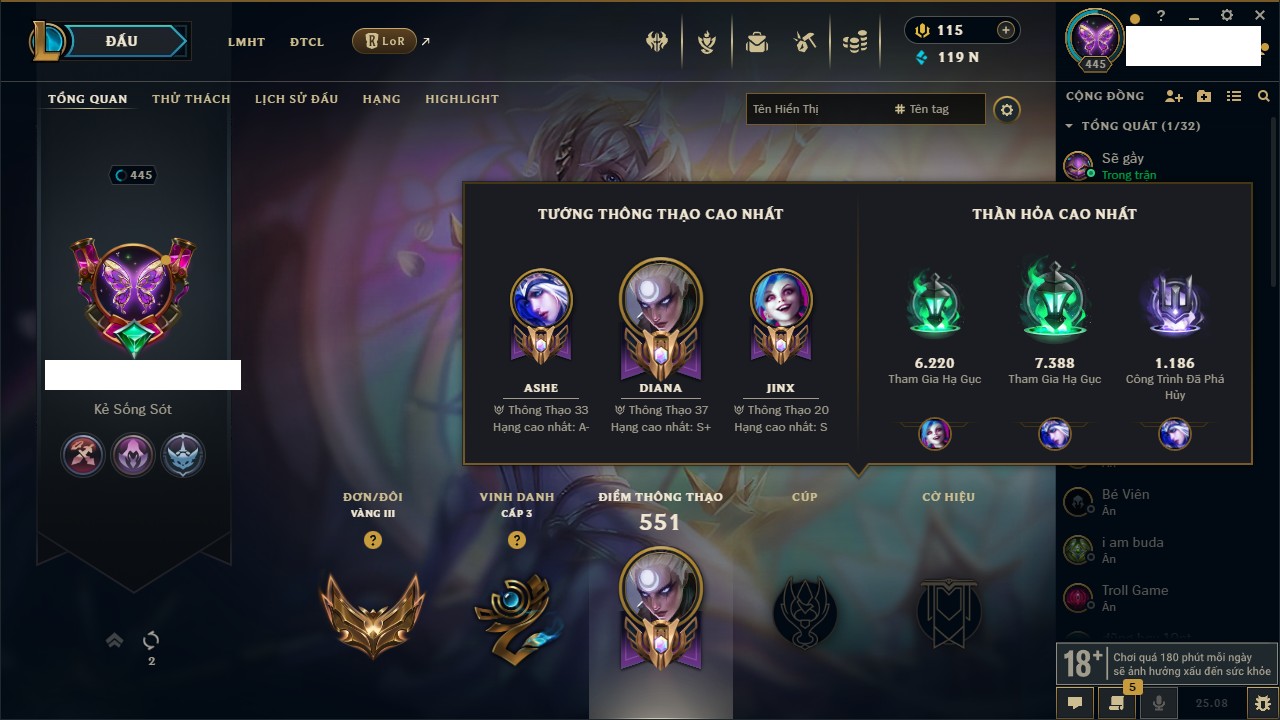
Task: Switch to the Thử Thách tab
Action: [191, 99]
